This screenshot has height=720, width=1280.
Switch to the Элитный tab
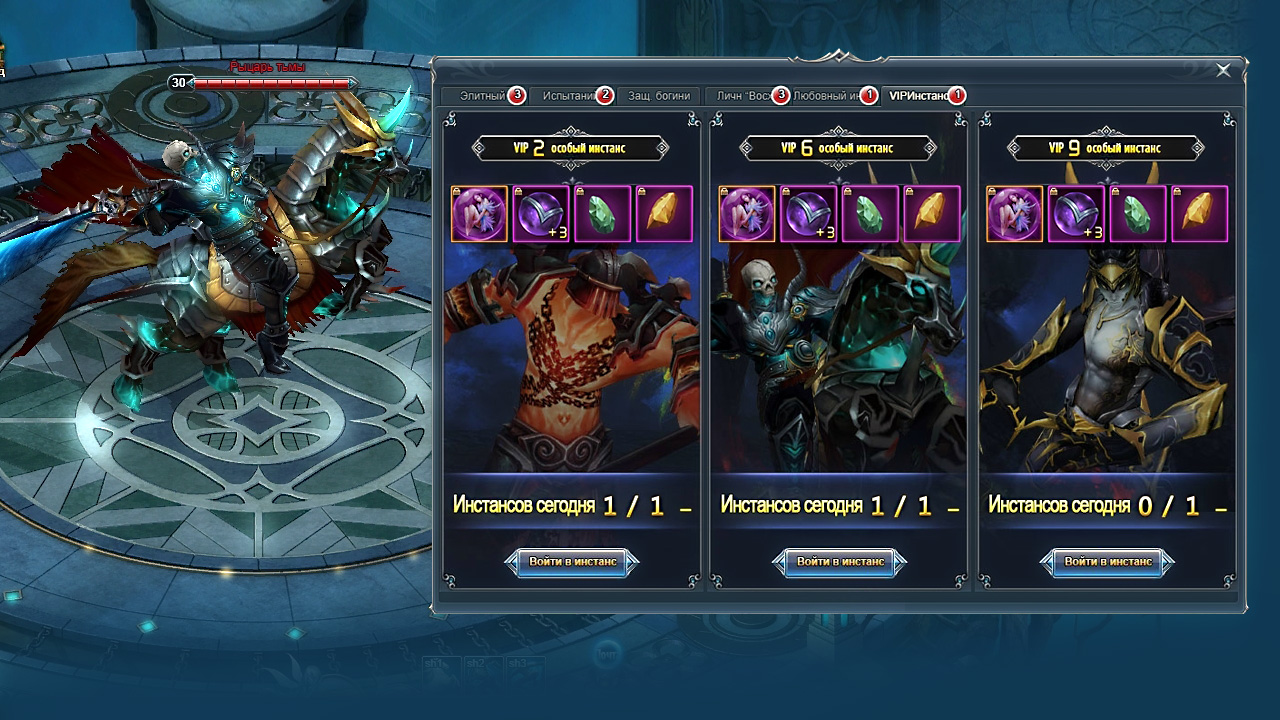pyautogui.click(x=483, y=96)
